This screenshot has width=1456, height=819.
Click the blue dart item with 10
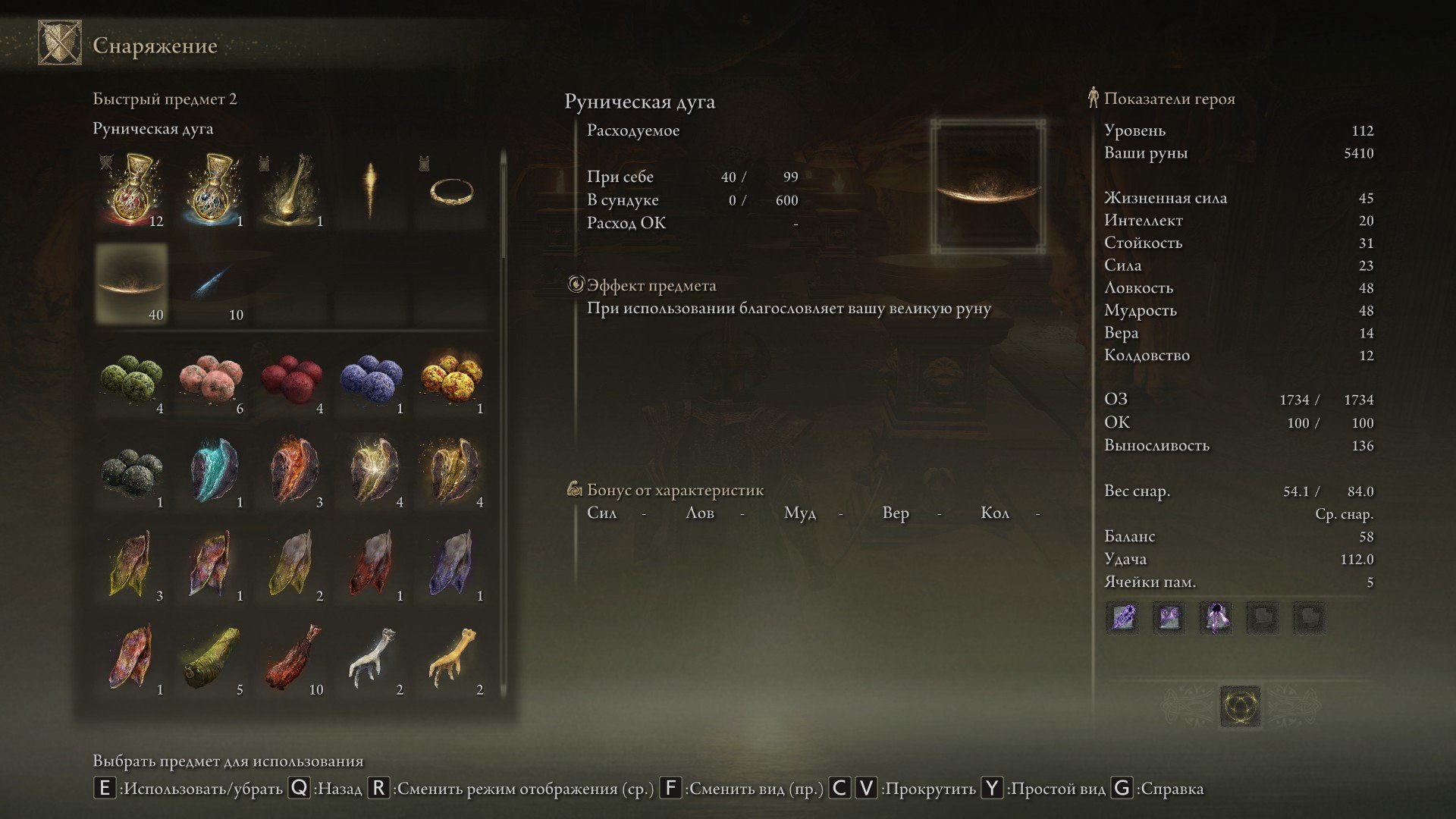[212, 284]
